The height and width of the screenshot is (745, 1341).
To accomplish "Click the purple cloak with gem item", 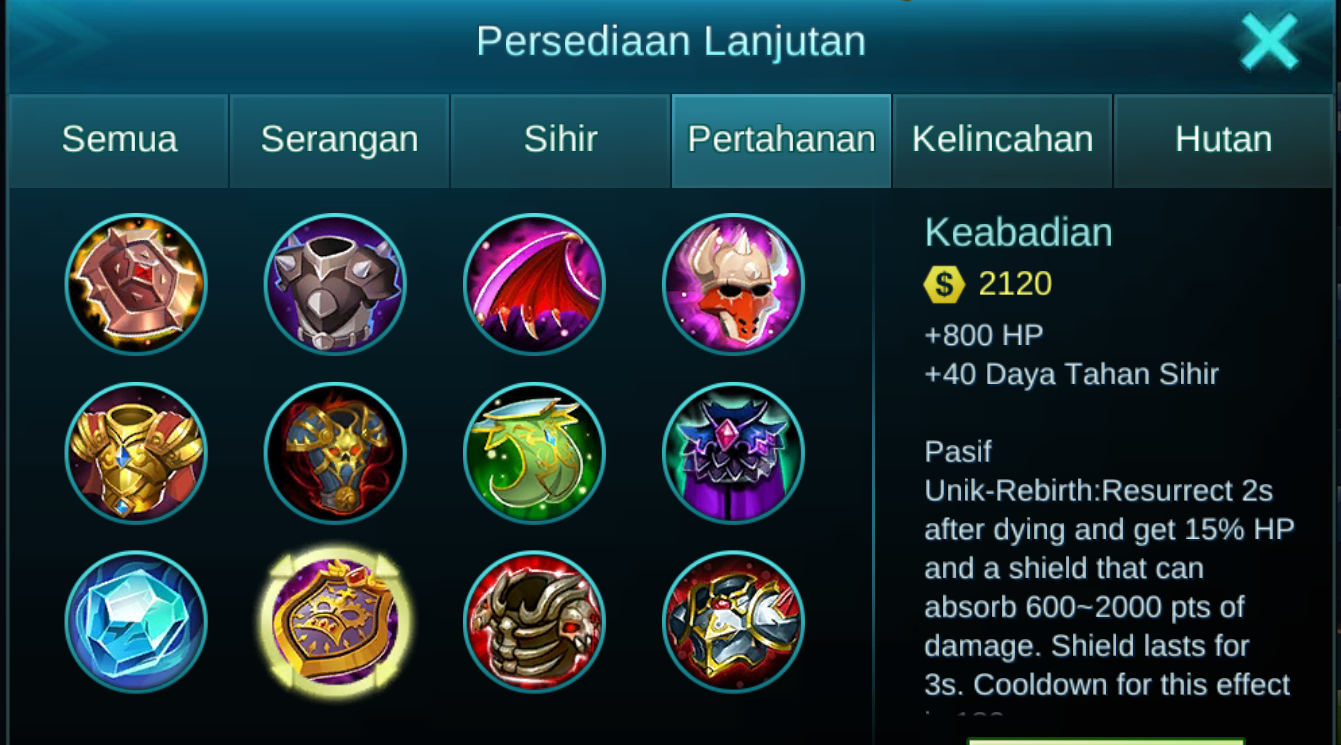I will [x=733, y=453].
